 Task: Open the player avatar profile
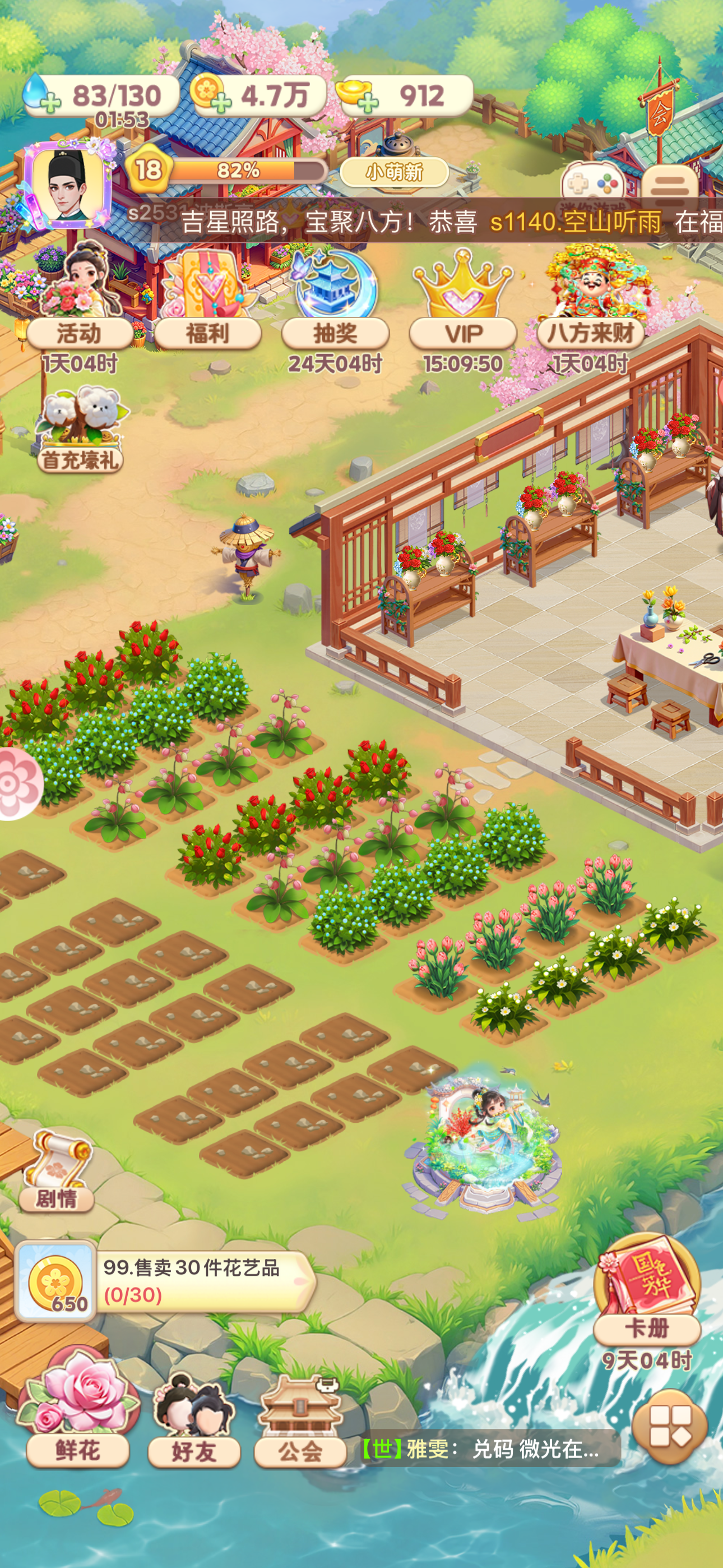(68, 183)
